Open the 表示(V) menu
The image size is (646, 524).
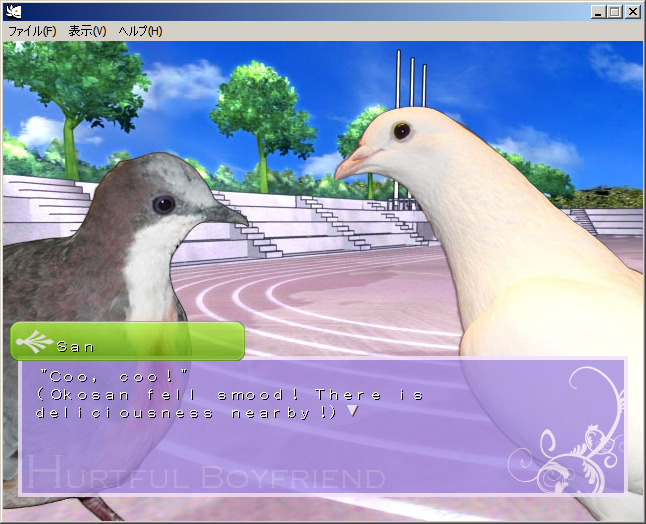pos(87,31)
